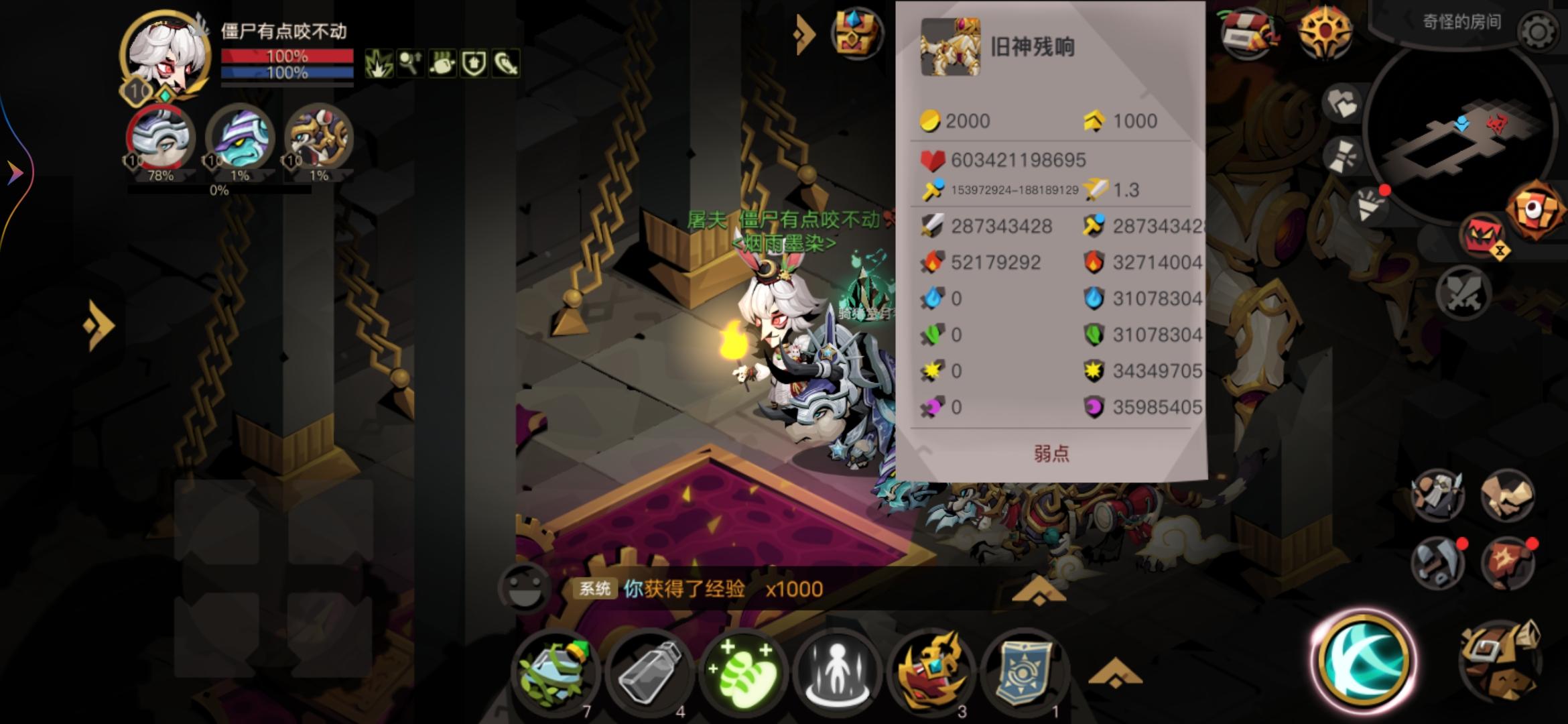Tap the red boss icon on the minimap edge
The image size is (1568, 724).
point(1496,123)
